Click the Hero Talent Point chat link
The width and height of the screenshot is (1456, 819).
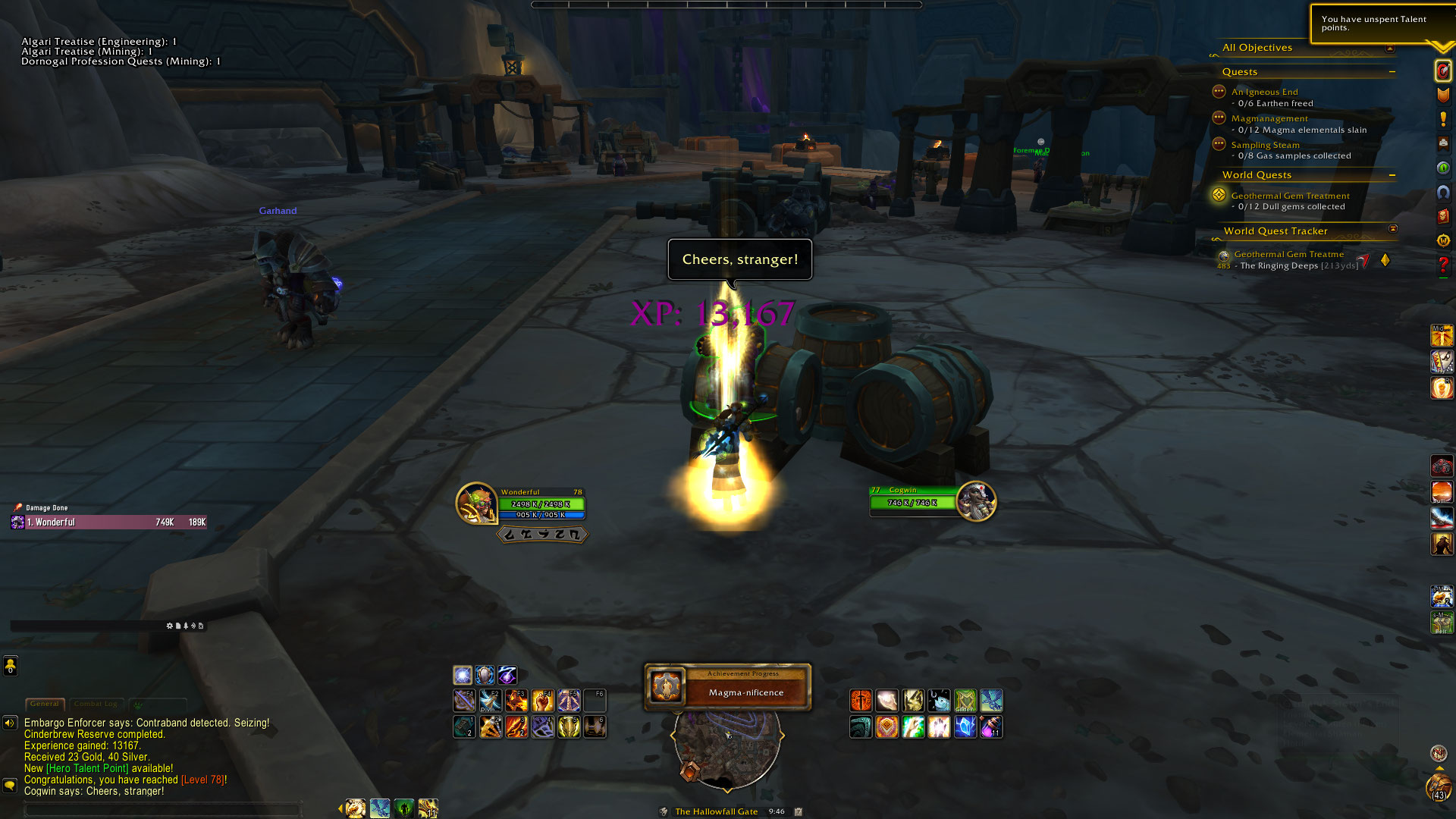pos(87,768)
